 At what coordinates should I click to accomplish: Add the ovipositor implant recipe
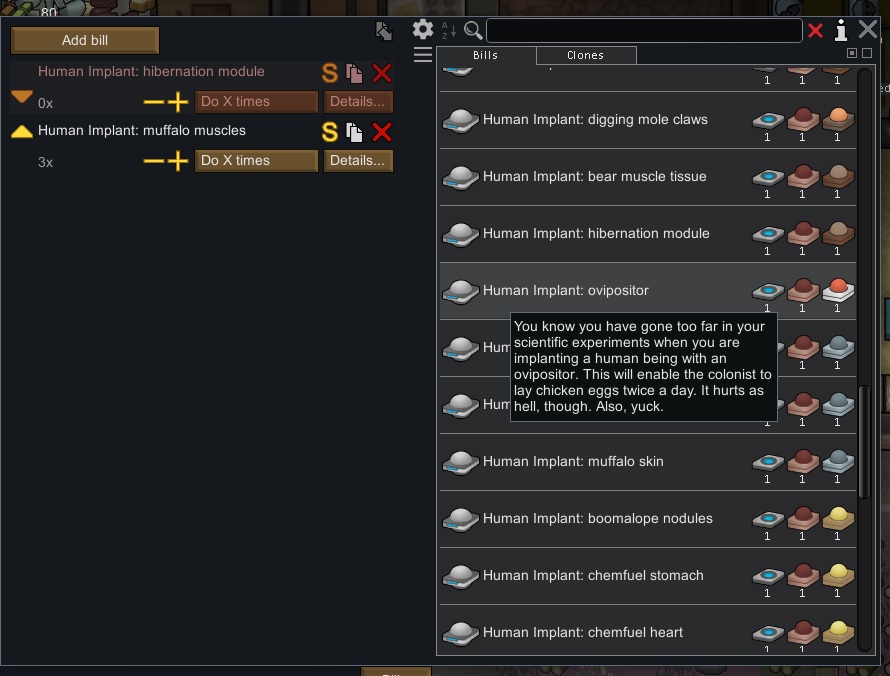pos(566,291)
